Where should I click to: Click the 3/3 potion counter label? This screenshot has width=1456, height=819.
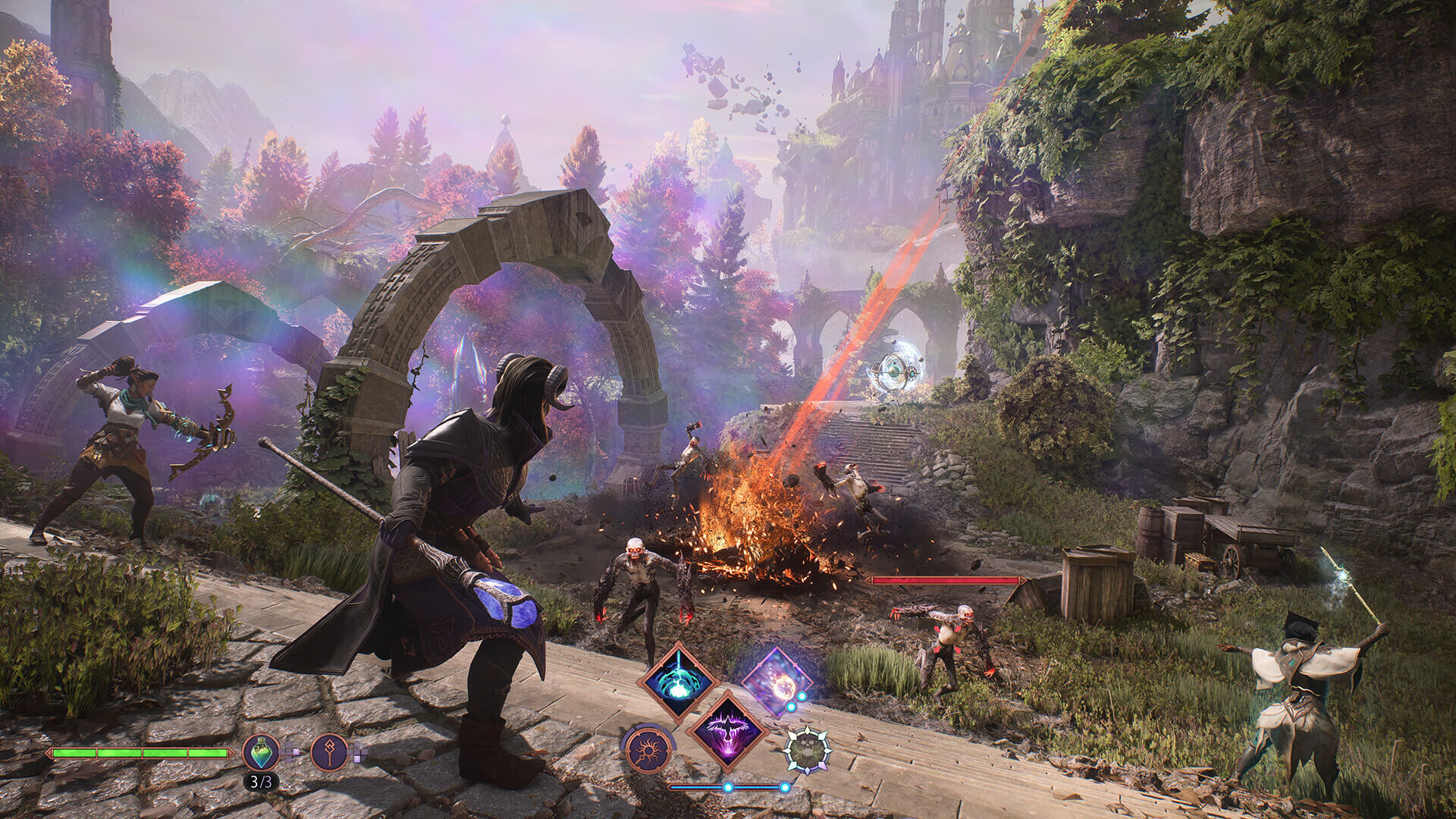(262, 782)
